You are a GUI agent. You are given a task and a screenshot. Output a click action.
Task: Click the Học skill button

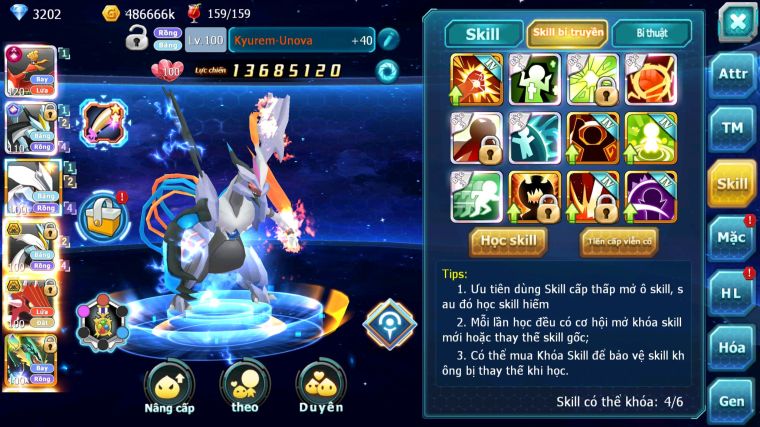click(508, 241)
